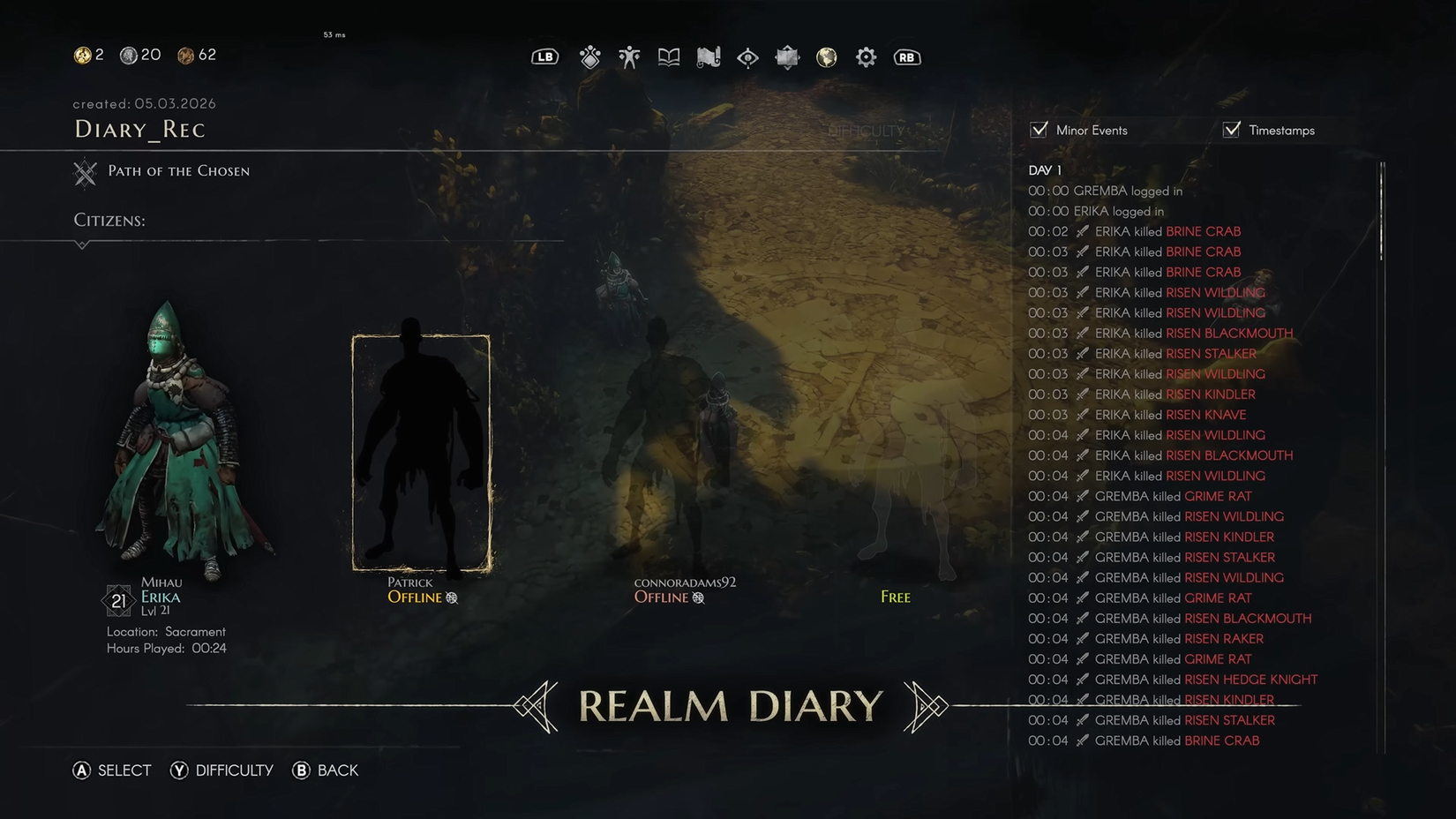Open the map scroll icon
The width and height of the screenshot is (1456, 819).
click(x=709, y=56)
